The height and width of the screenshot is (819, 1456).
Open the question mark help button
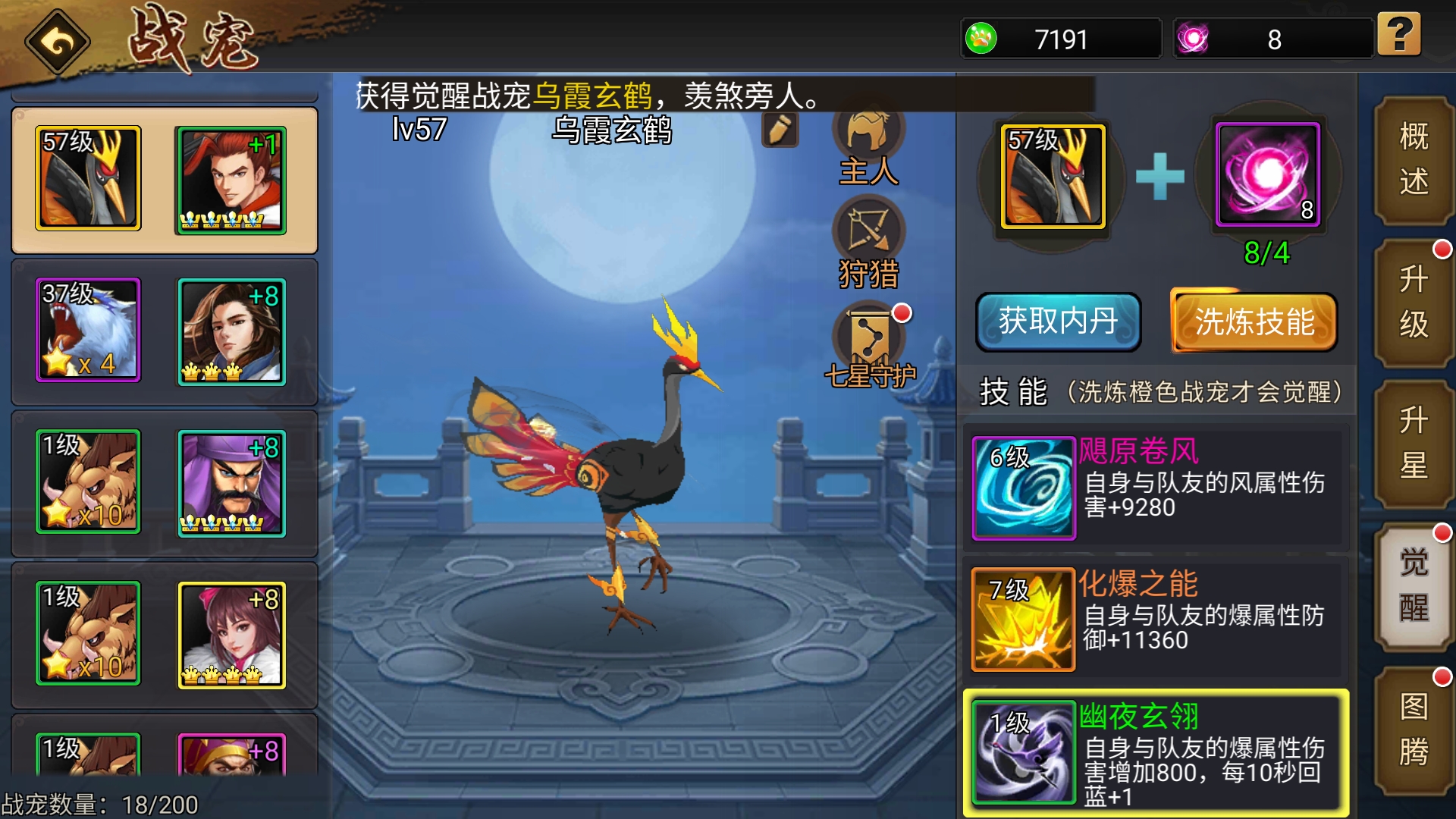click(x=1399, y=35)
